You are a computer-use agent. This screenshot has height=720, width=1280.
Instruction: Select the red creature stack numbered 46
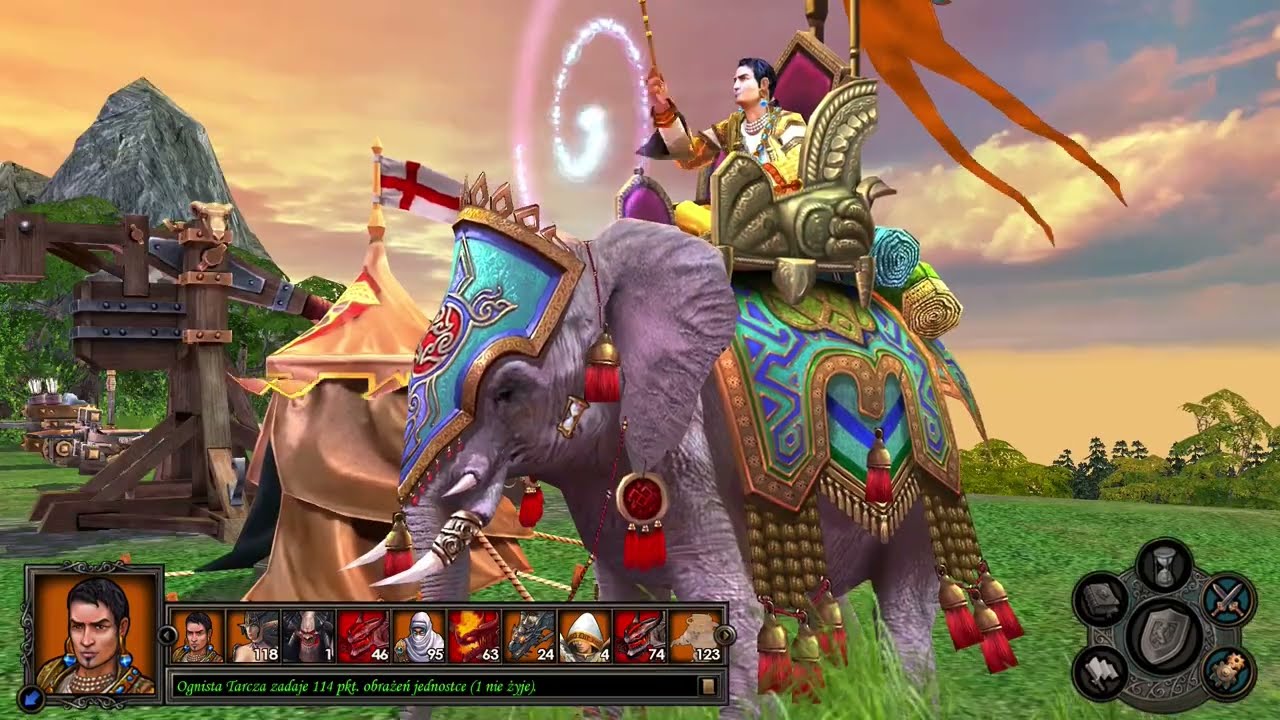(x=364, y=636)
